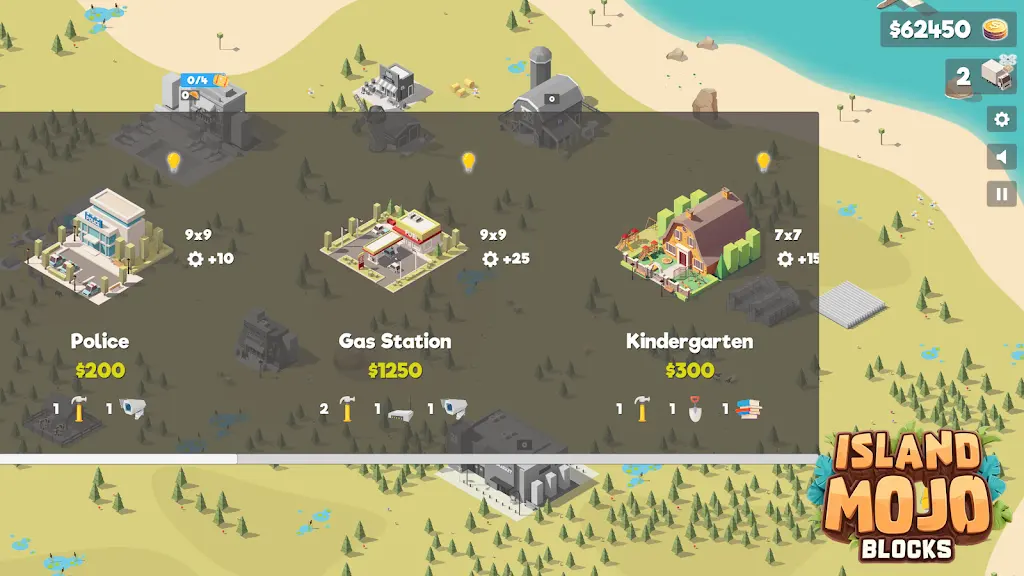Click the delivery truck counter icon
Screen dimensions: 1024x576
pyautogui.click(x=996, y=75)
